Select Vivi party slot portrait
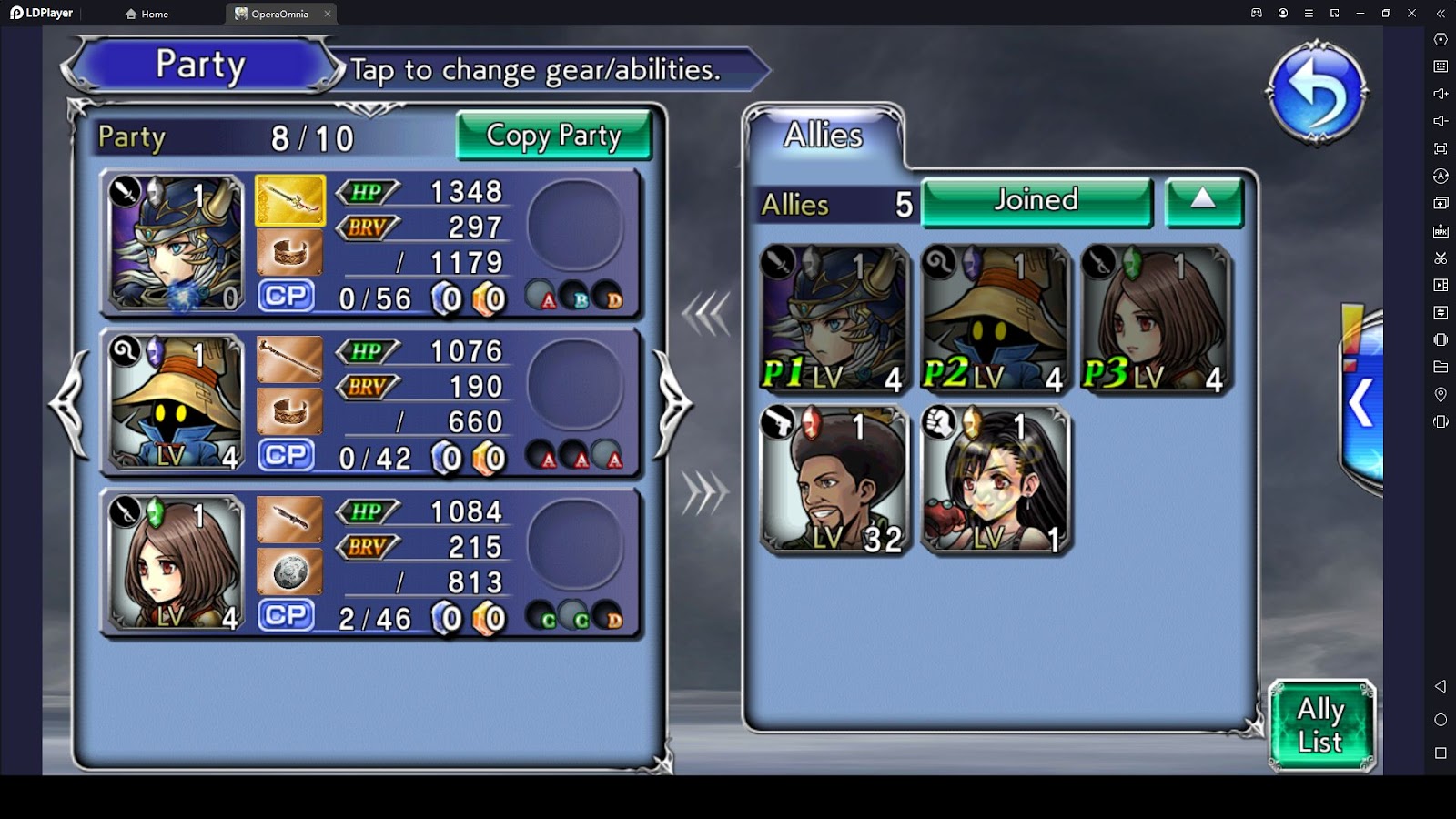The width and height of the screenshot is (1456, 819). pos(177,403)
